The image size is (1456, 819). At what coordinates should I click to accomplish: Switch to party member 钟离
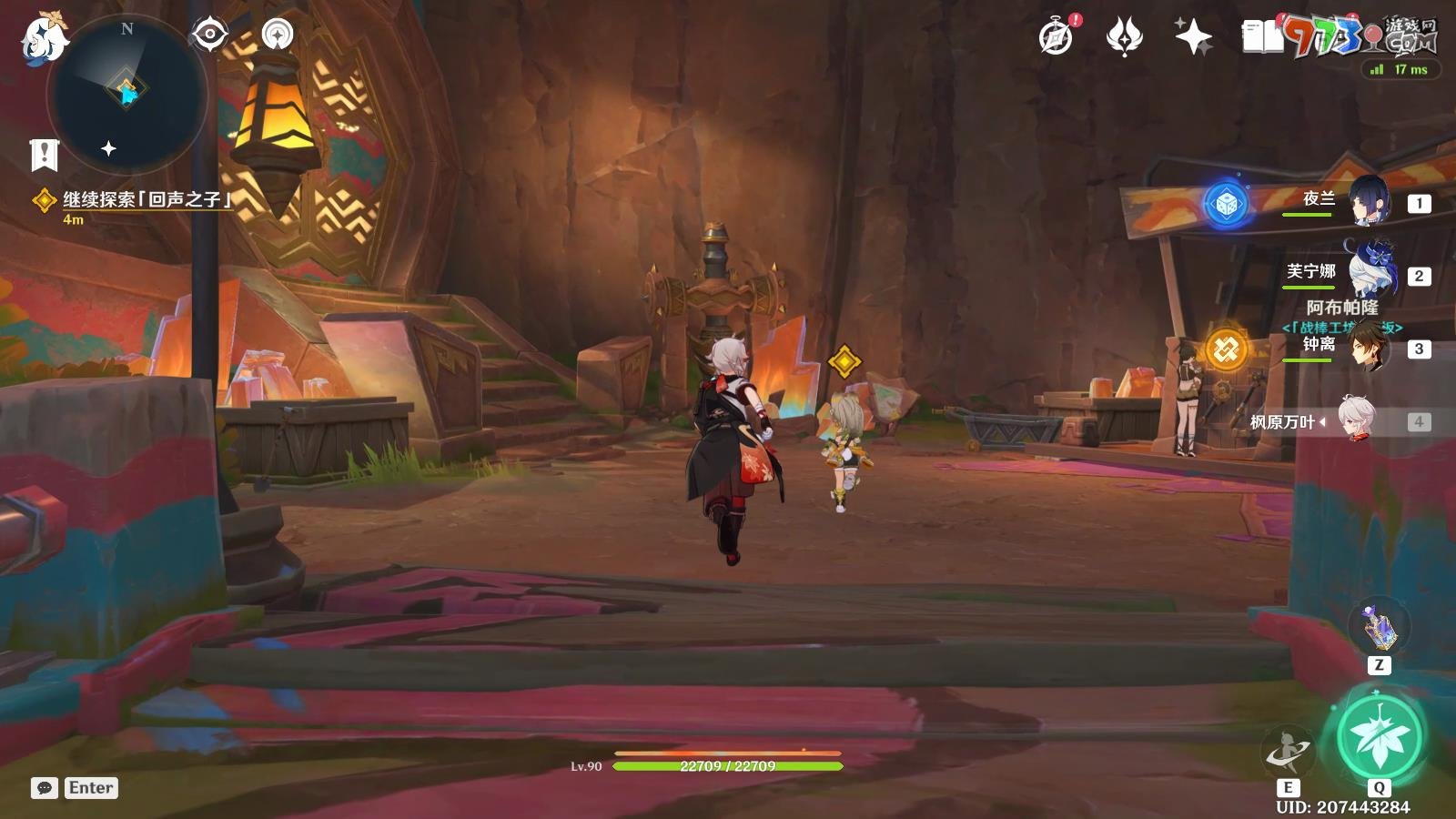tap(1368, 347)
